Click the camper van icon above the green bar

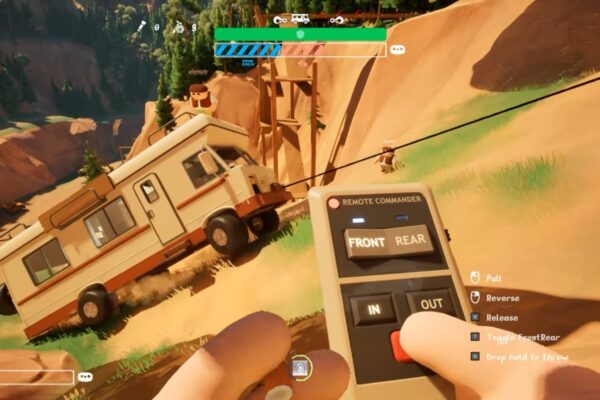(299, 18)
